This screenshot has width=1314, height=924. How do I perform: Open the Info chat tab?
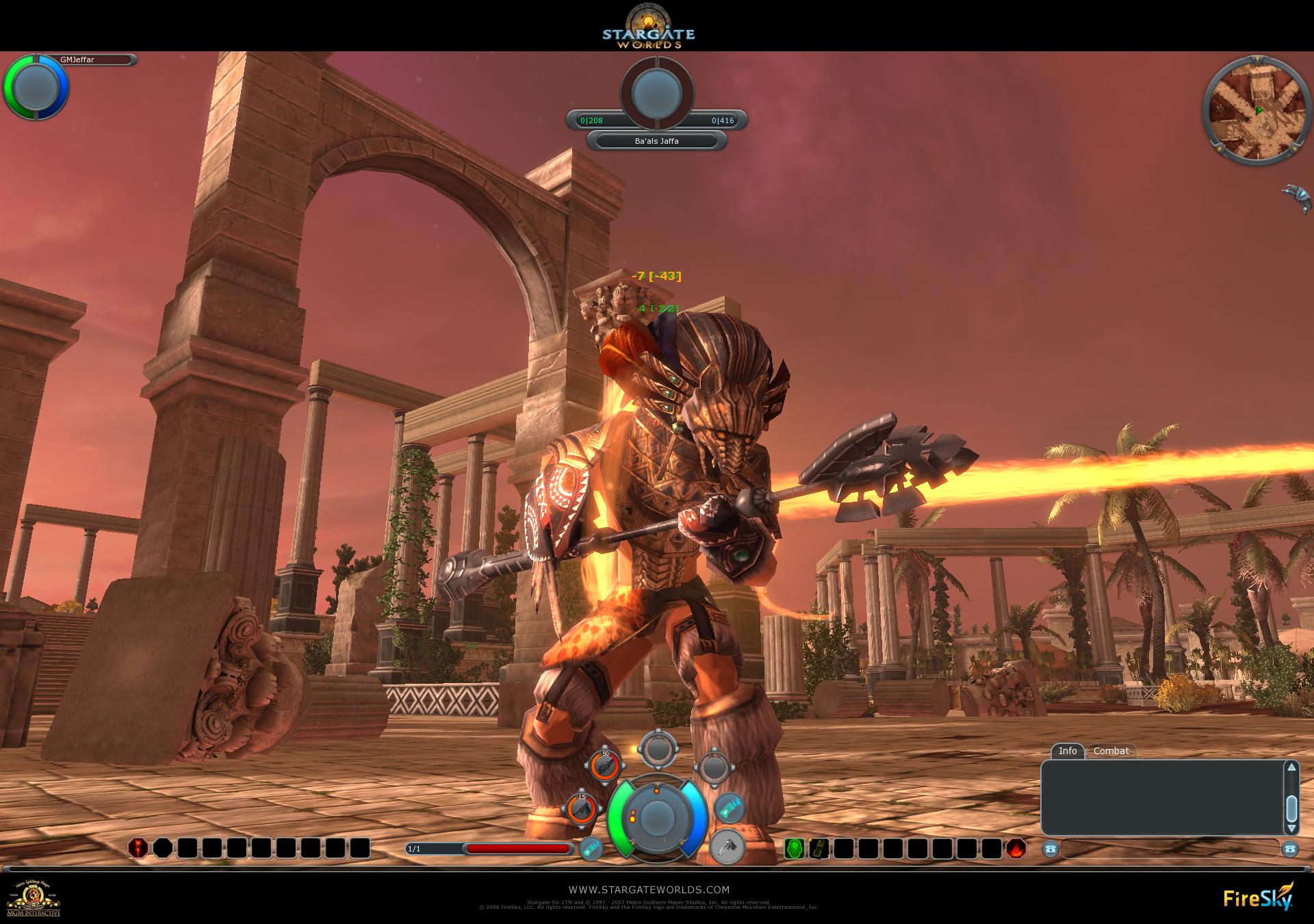pos(1067,751)
